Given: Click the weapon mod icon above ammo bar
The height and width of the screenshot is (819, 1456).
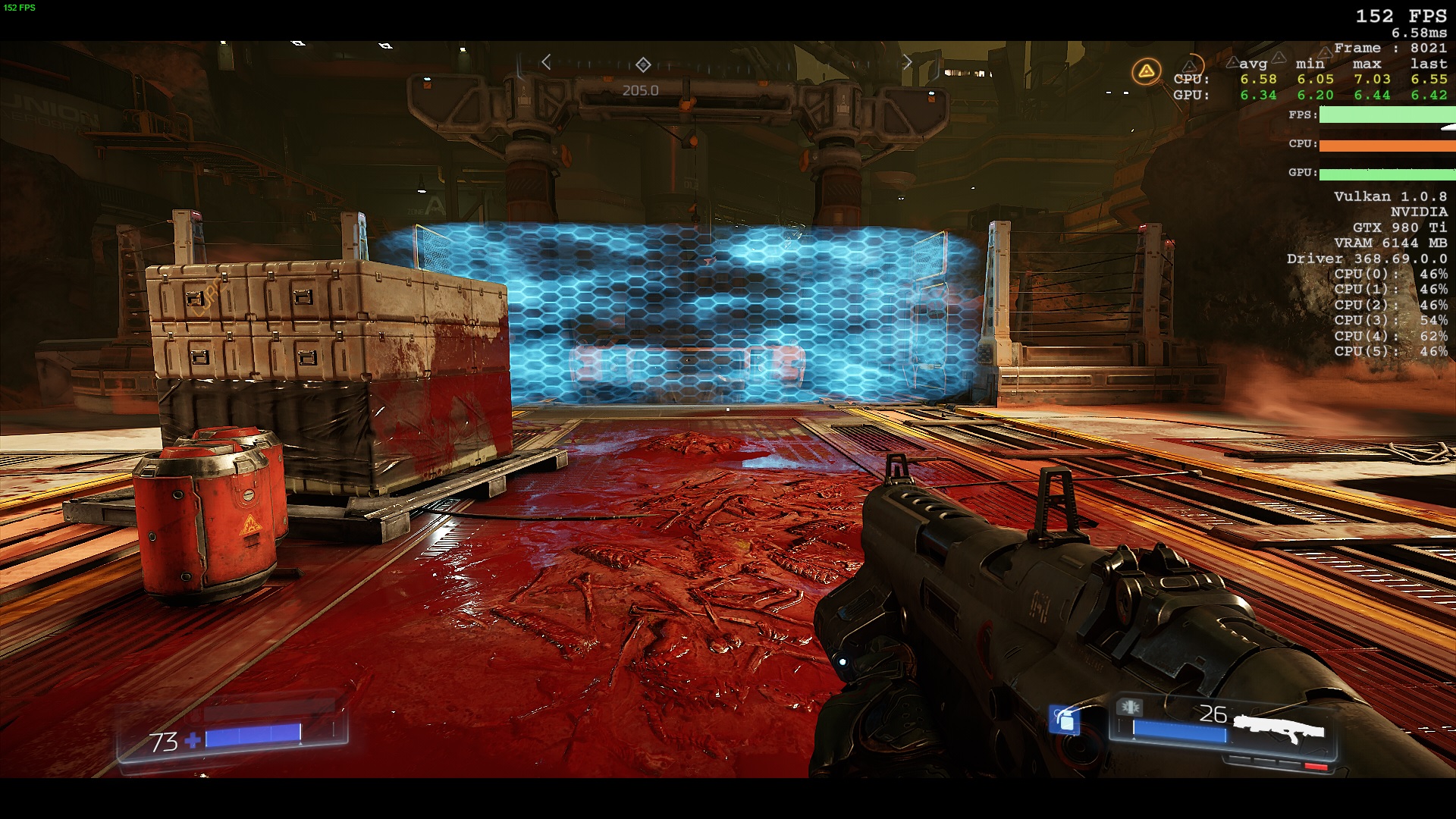Looking at the screenshot, I should pyautogui.click(x=1129, y=708).
